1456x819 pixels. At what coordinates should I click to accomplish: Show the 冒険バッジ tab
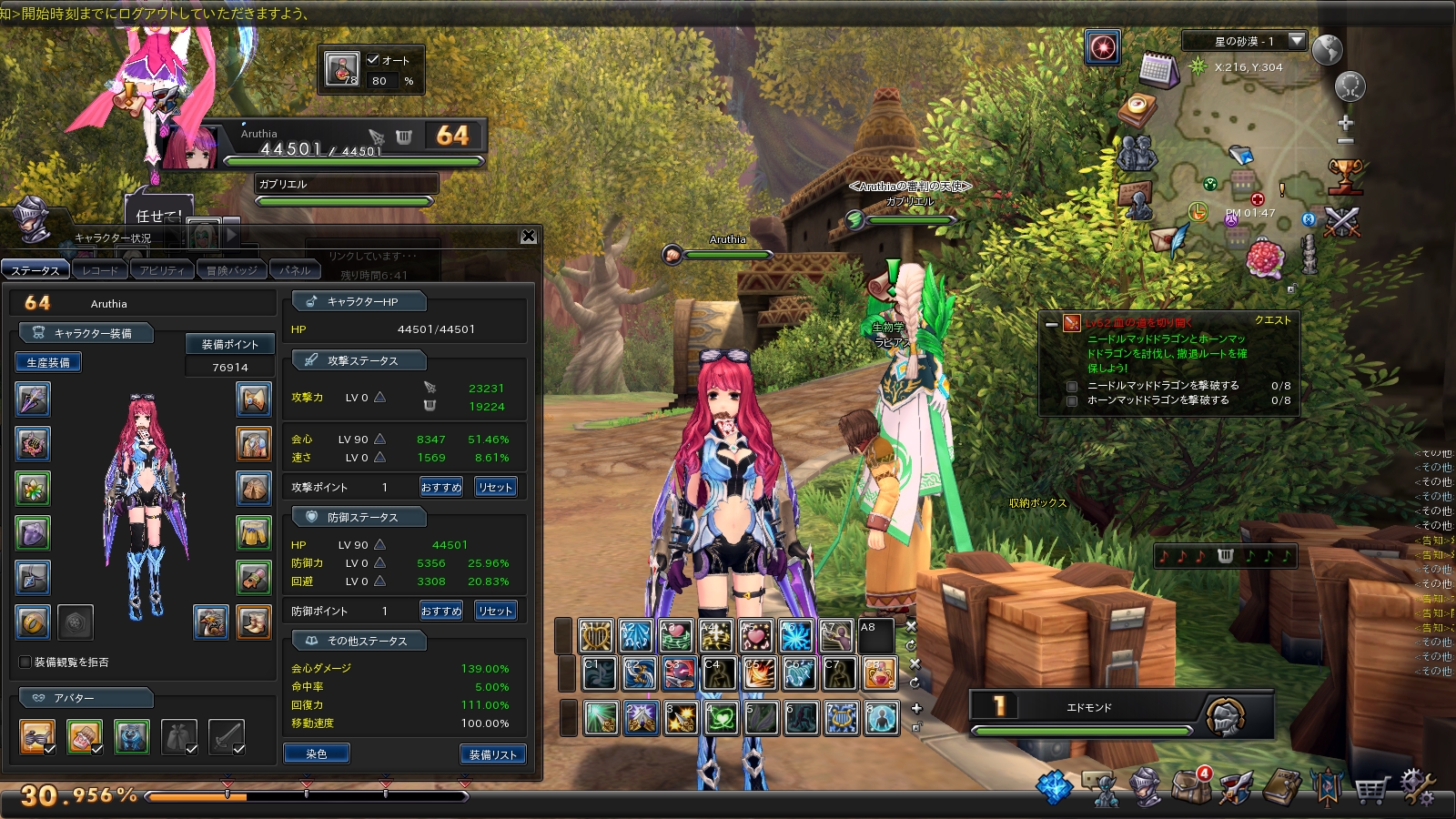point(231,270)
